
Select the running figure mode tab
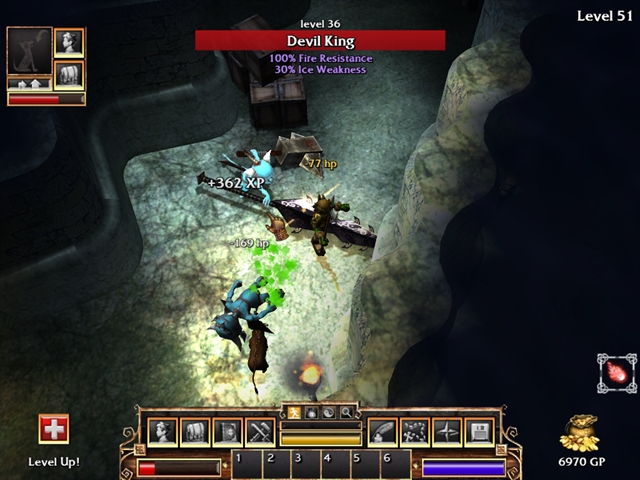[294, 411]
